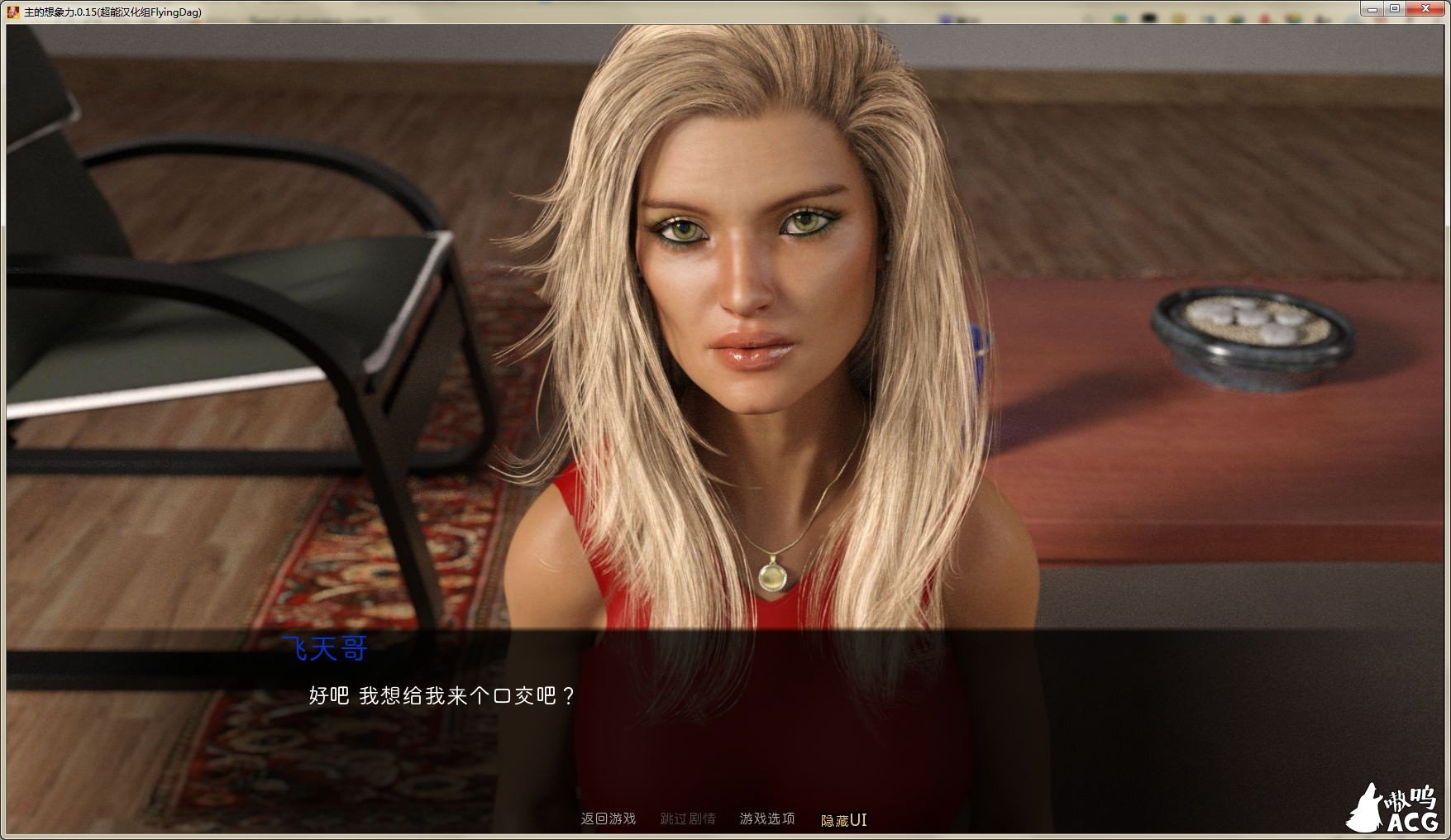This screenshot has width=1451, height=840.
Task: Maximize the game window
Action: click(x=1396, y=8)
